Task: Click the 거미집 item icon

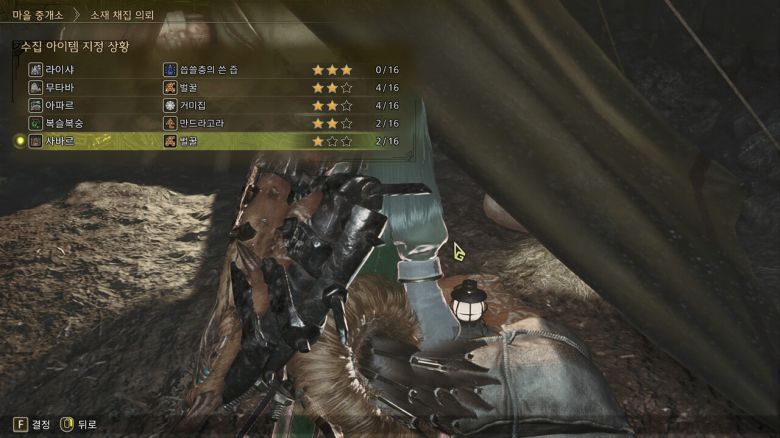Action: 170,105
